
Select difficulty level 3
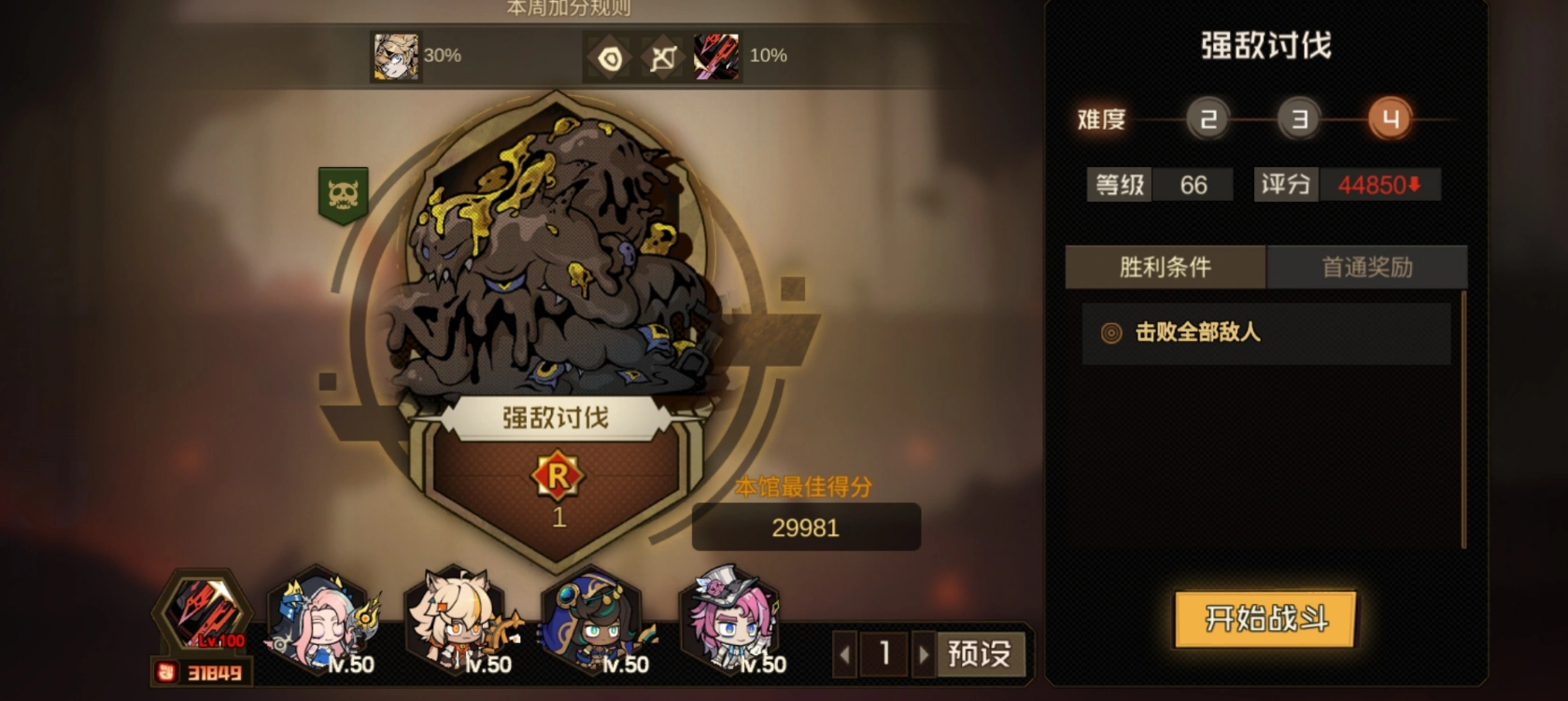[x=1299, y=119]
